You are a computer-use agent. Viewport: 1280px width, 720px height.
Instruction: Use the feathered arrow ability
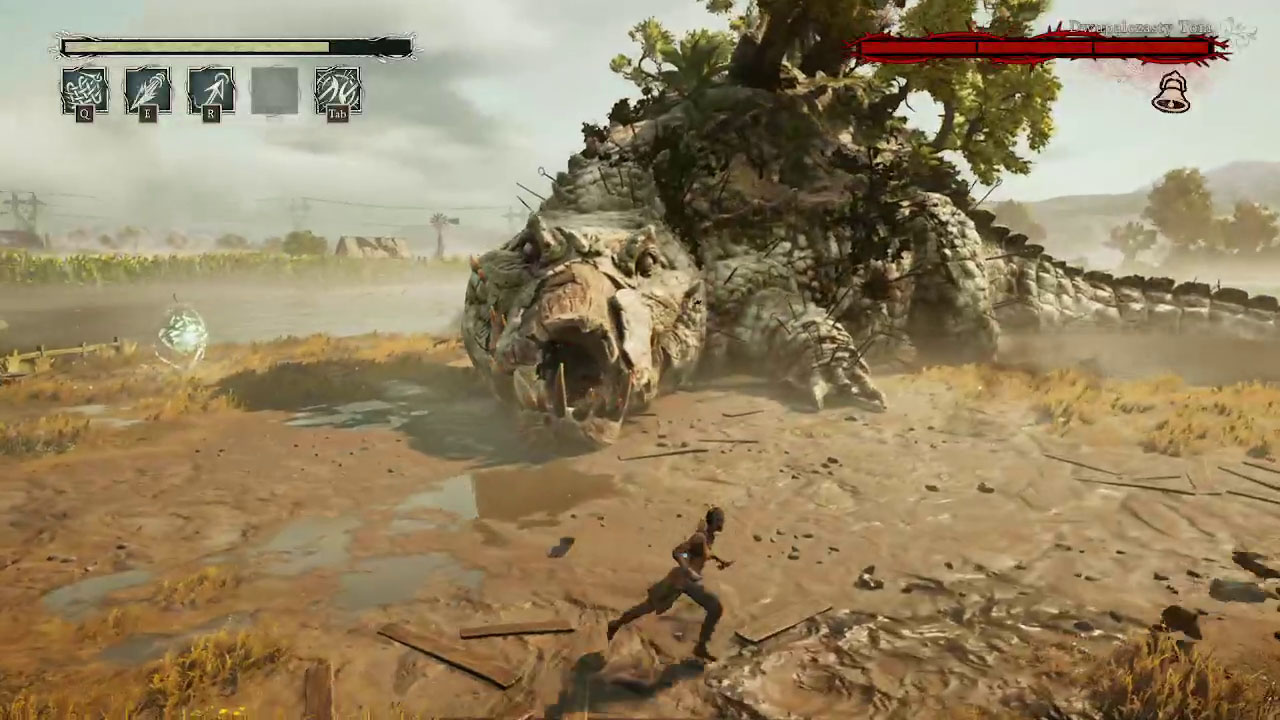click(x=147, y=90)
